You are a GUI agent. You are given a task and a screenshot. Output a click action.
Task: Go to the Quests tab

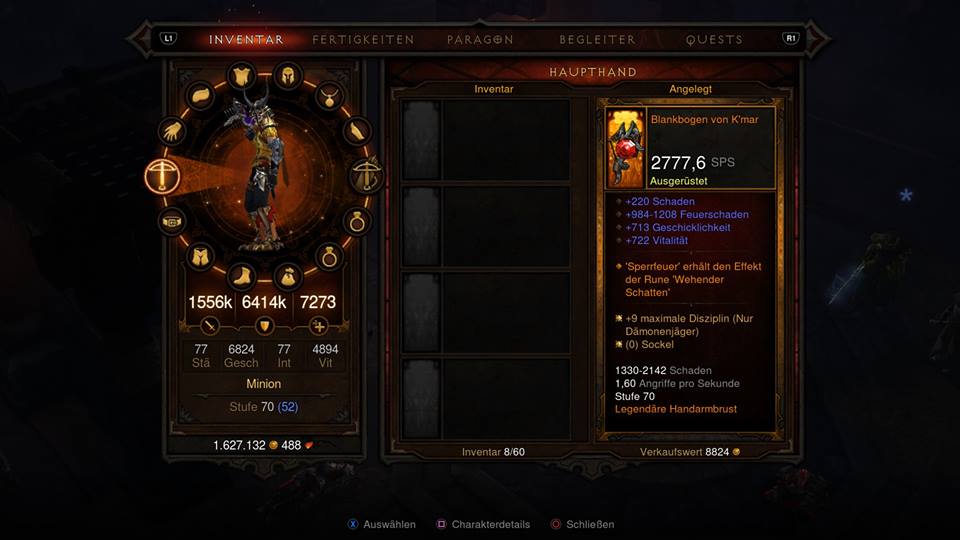click(x=714, y=40)
